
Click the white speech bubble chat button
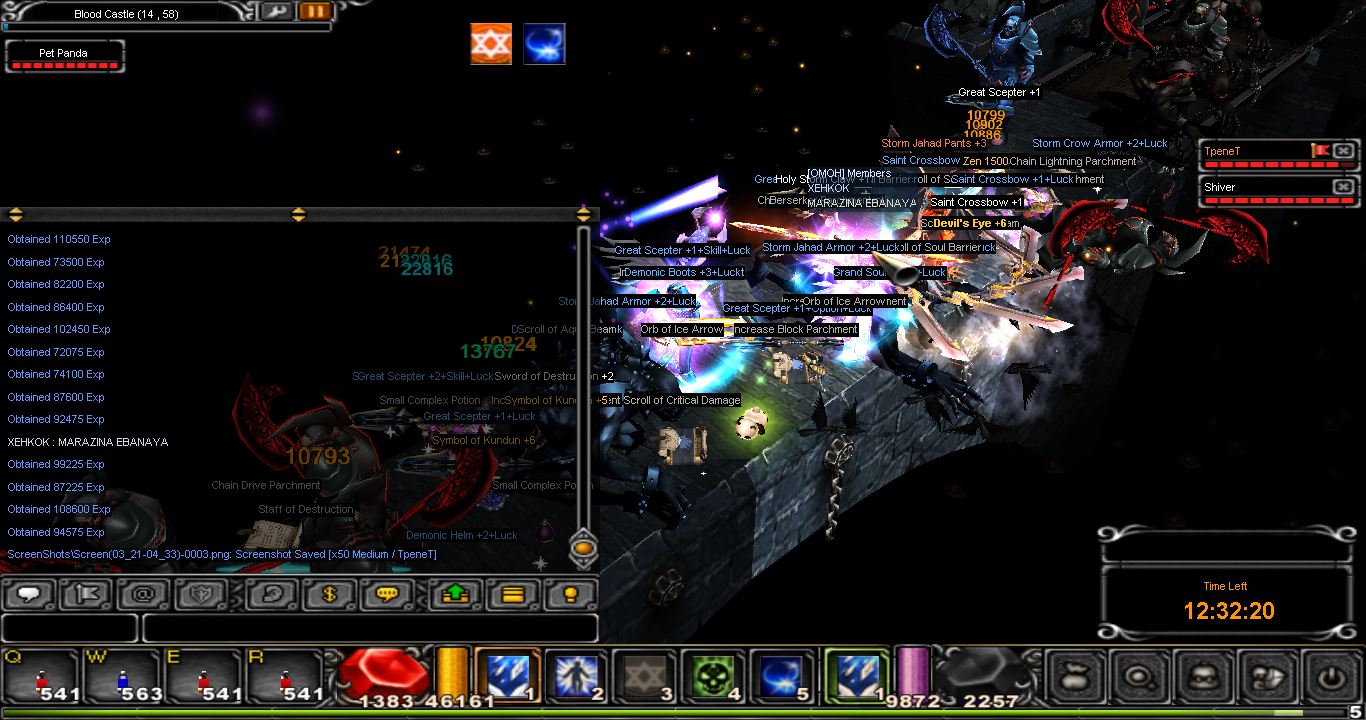coord(29,595)
